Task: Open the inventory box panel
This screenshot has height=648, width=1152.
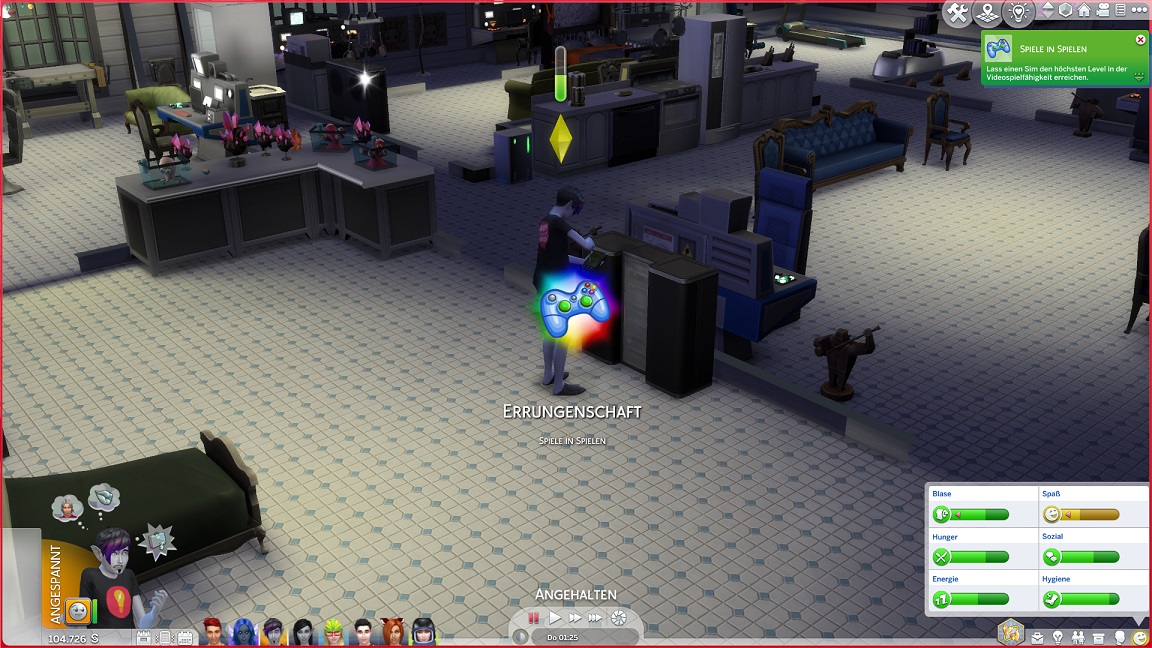Action: pos(1099,637)
